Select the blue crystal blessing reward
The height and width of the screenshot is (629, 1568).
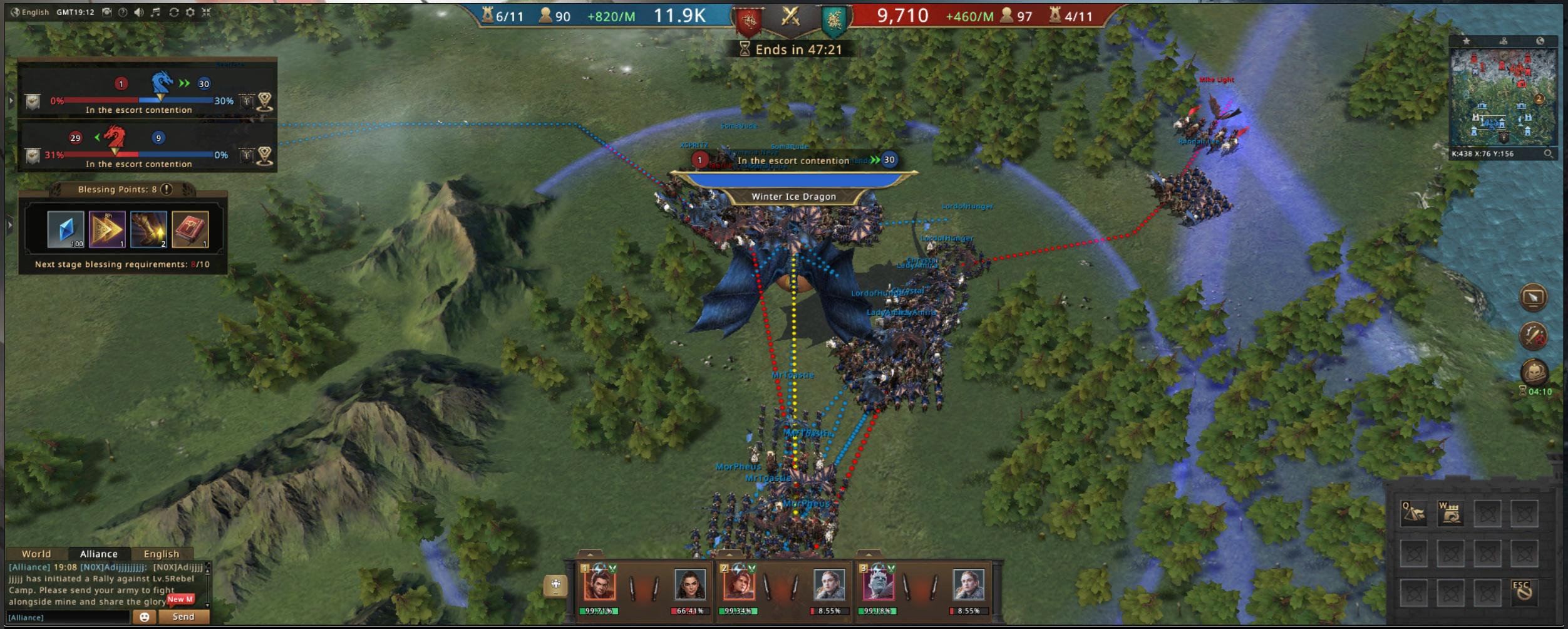click(66, 229)
